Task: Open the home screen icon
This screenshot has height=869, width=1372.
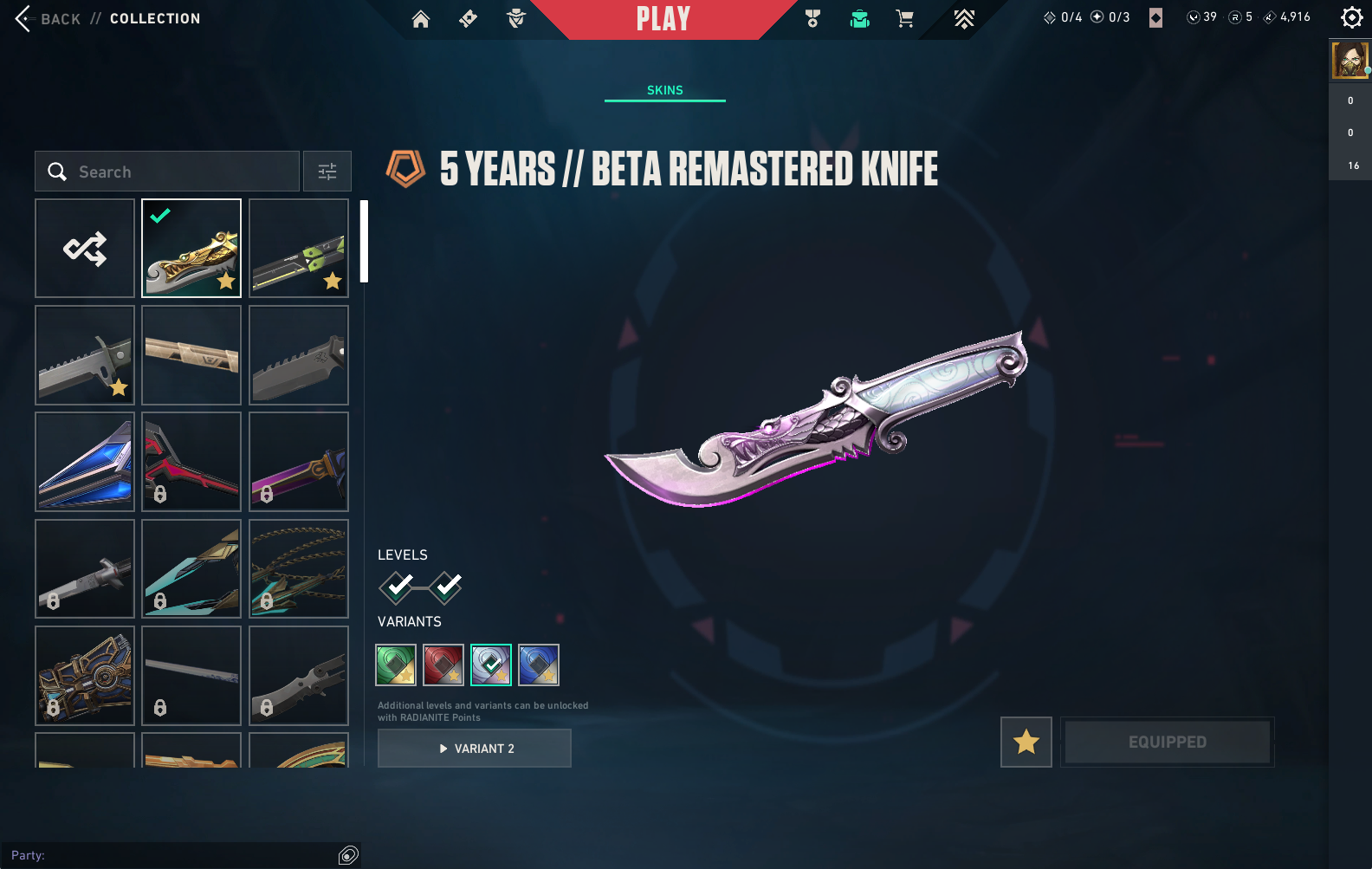Action: click(421, 19)
